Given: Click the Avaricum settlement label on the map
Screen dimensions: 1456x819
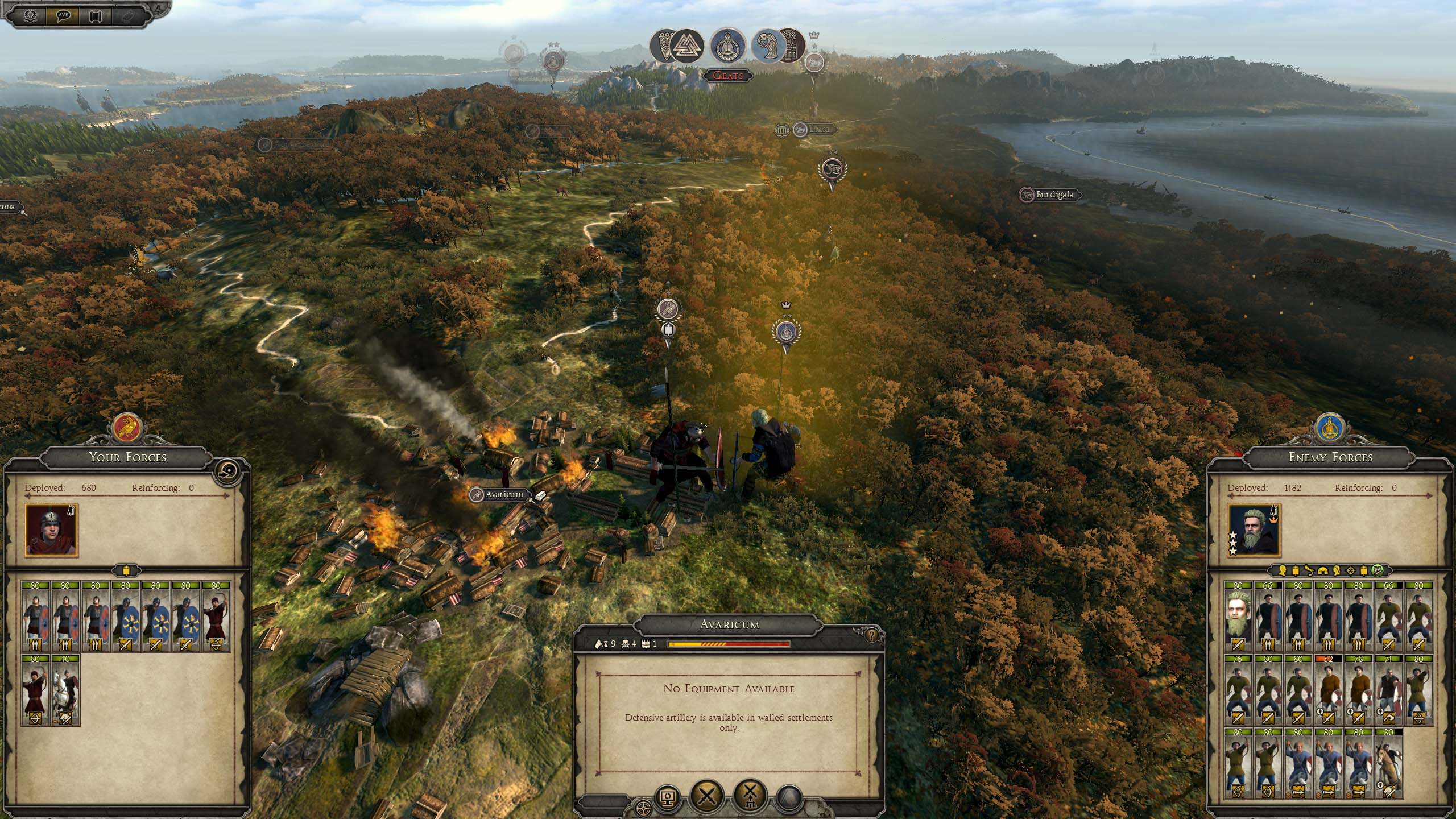Looking at the screenshot, I should [x=503, y=494].
